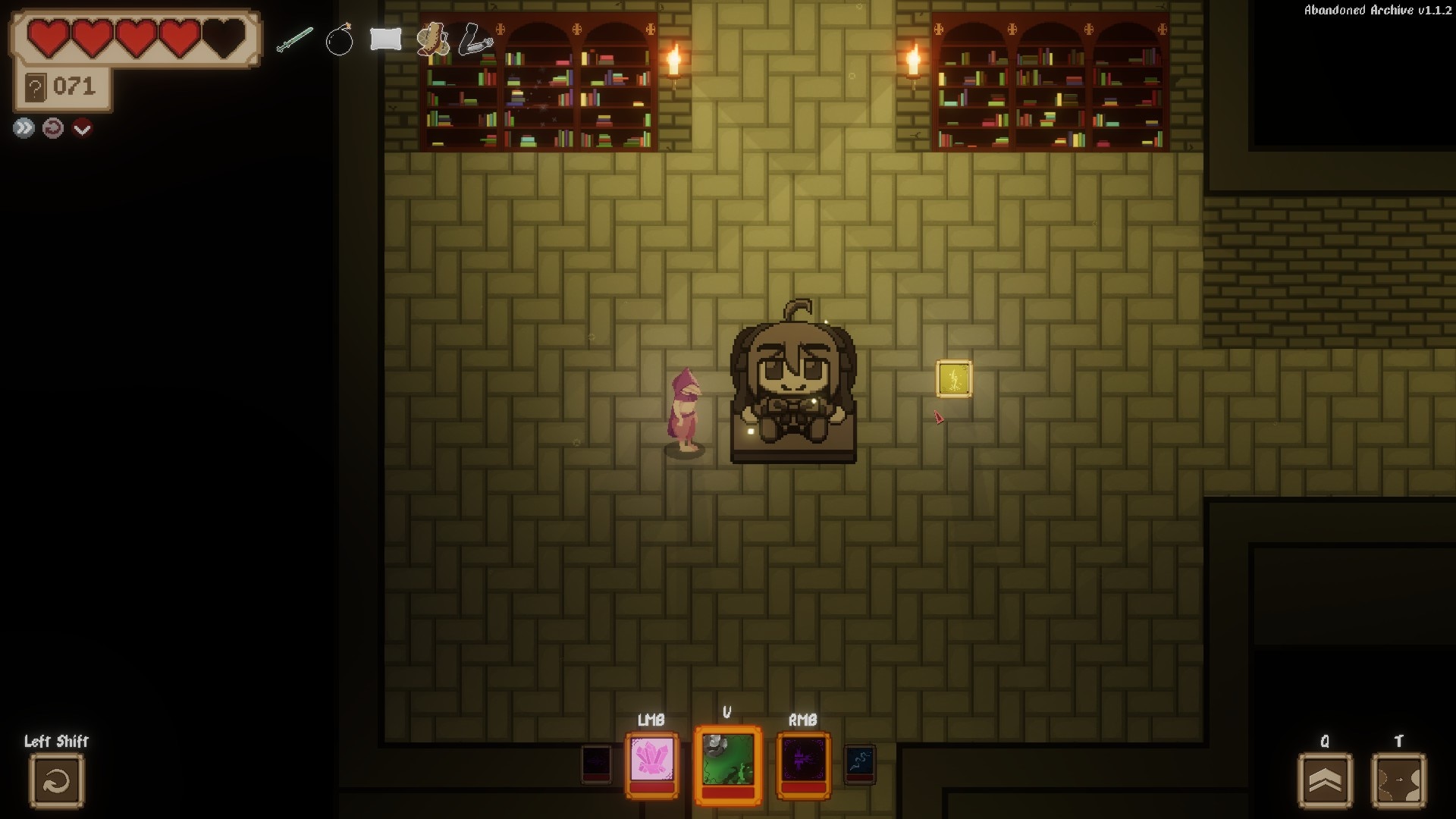Screen dimensions: 1456x819
Task: Click the circular refresh status icon
Action: (52, 128)
